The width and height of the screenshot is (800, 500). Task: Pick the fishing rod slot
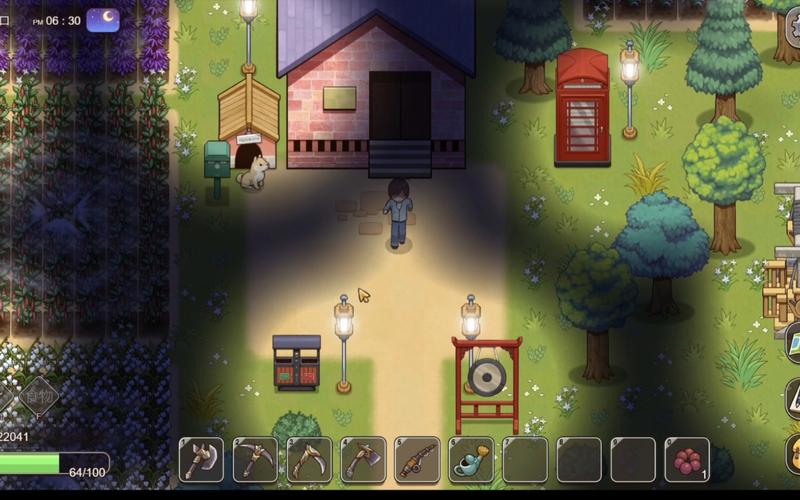click(417, 459)
